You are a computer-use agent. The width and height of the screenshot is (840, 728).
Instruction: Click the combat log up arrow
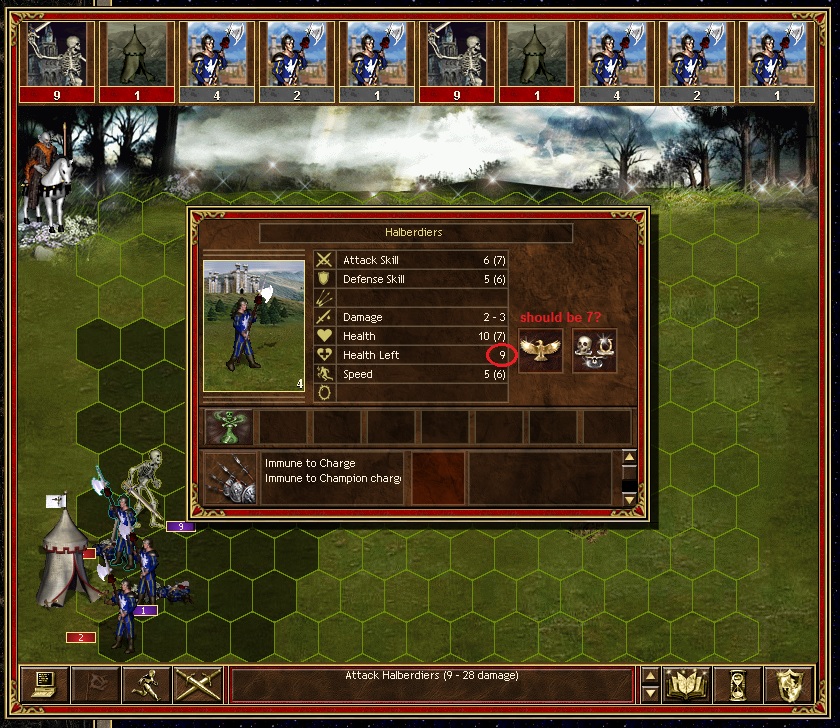[649, 676]
